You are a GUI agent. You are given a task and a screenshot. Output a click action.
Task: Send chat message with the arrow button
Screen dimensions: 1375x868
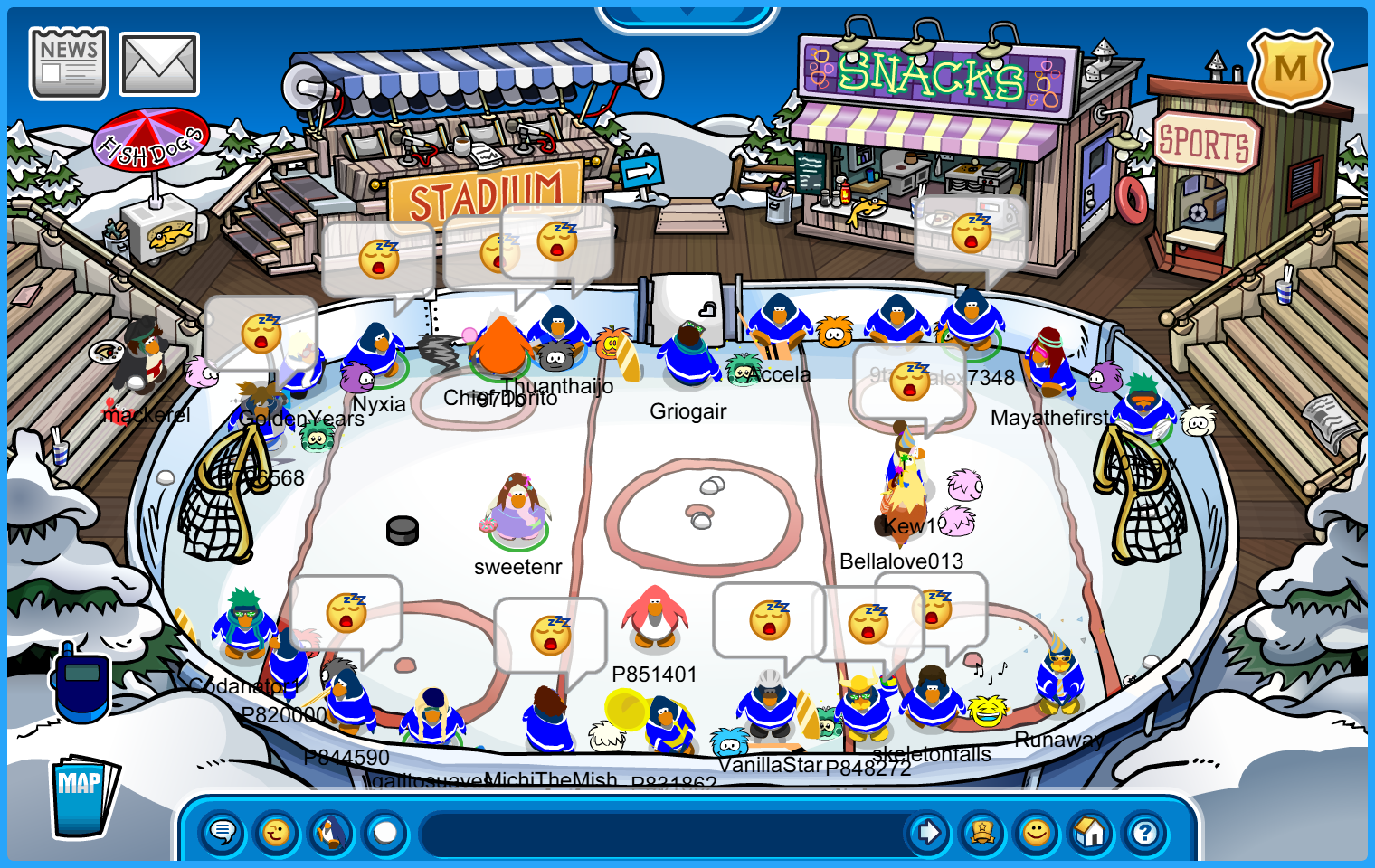tap(928, 832)
